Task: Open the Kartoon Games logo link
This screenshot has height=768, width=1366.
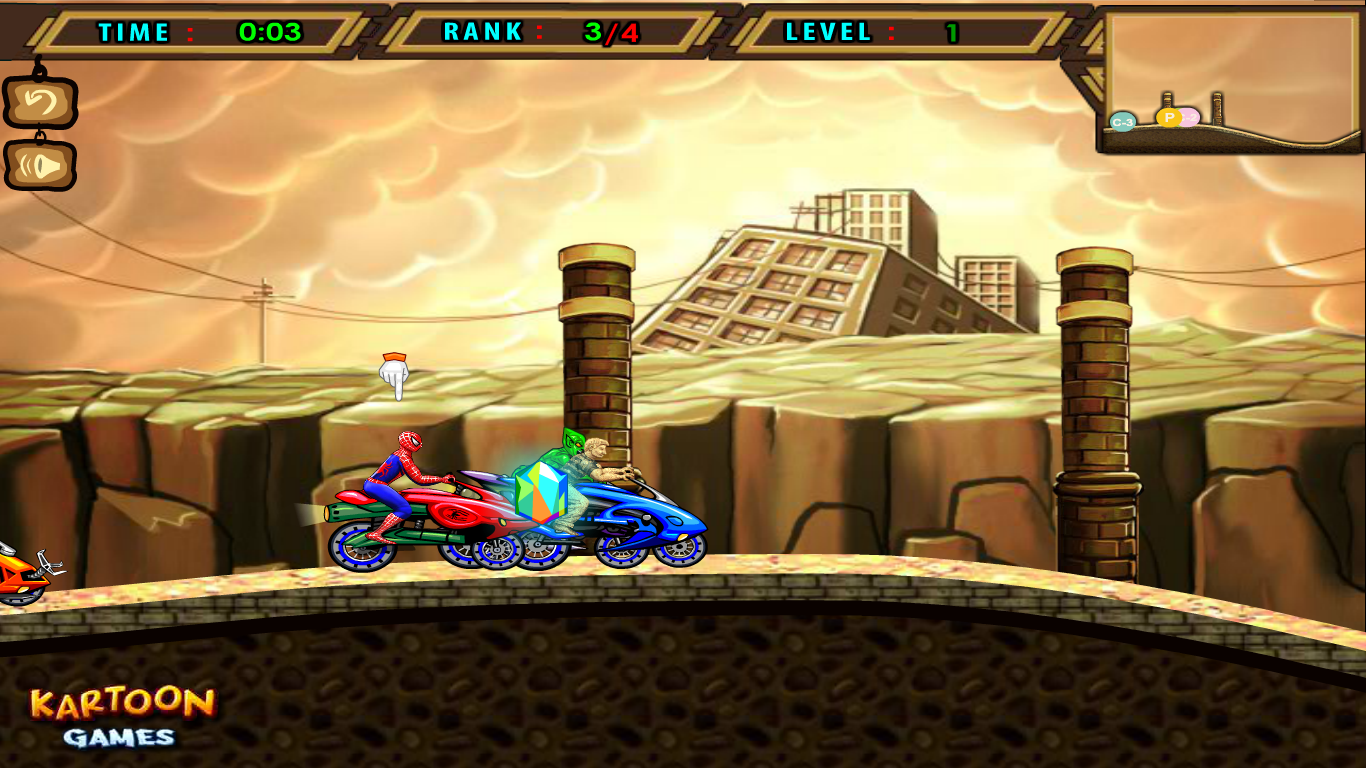Action: (x=122, y=705)
